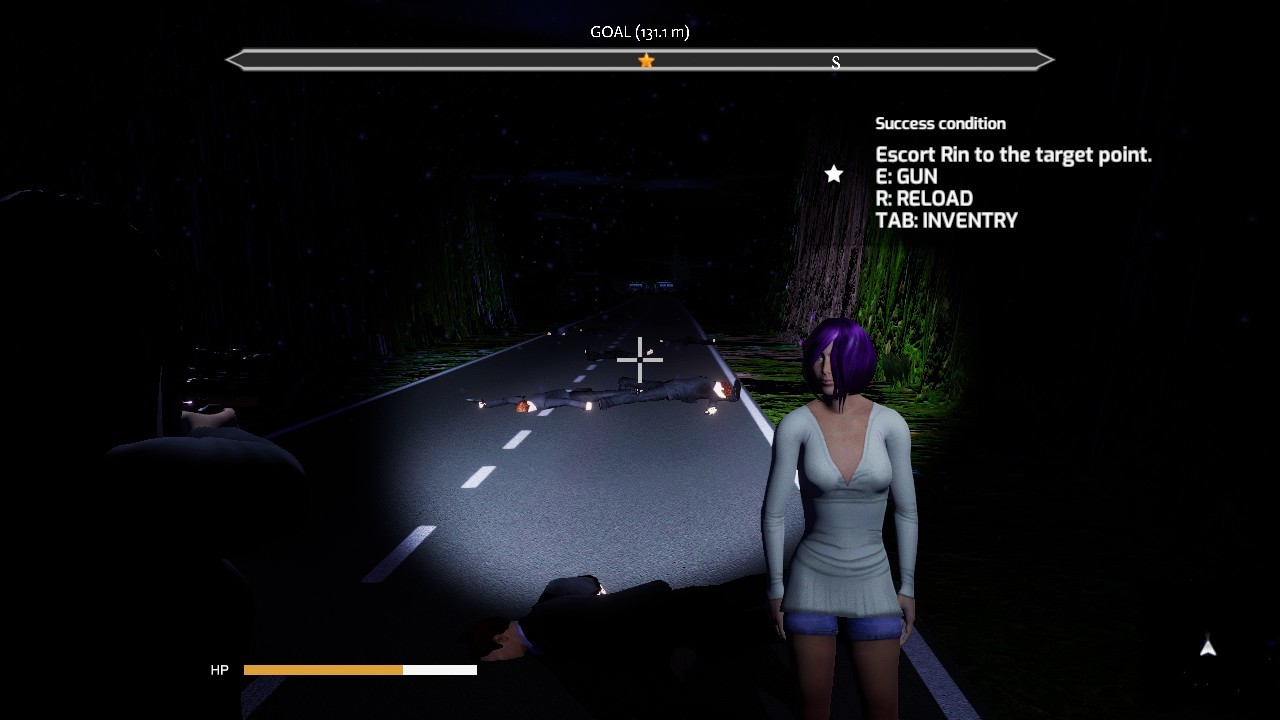Click the Escort Rin objective text
Viewport: 1280px width, 720px height.
click(1013, 154)
